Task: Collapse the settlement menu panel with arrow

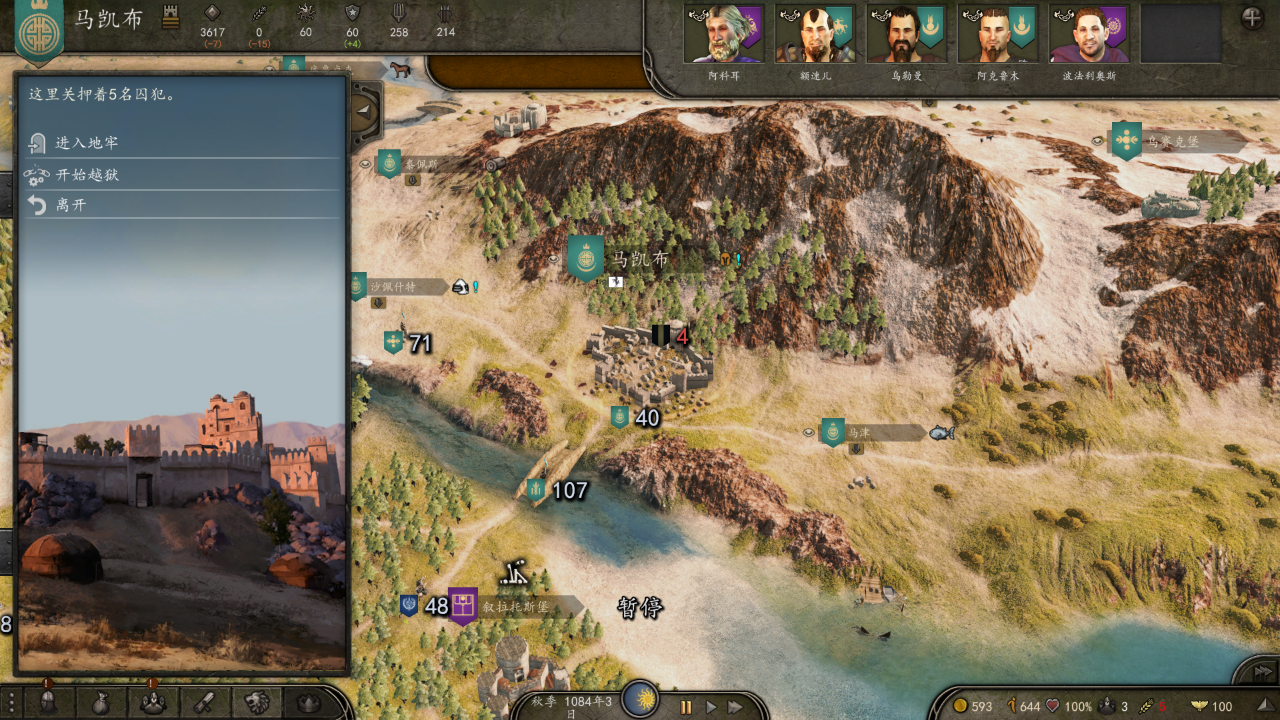Action: tap(364, 112)
